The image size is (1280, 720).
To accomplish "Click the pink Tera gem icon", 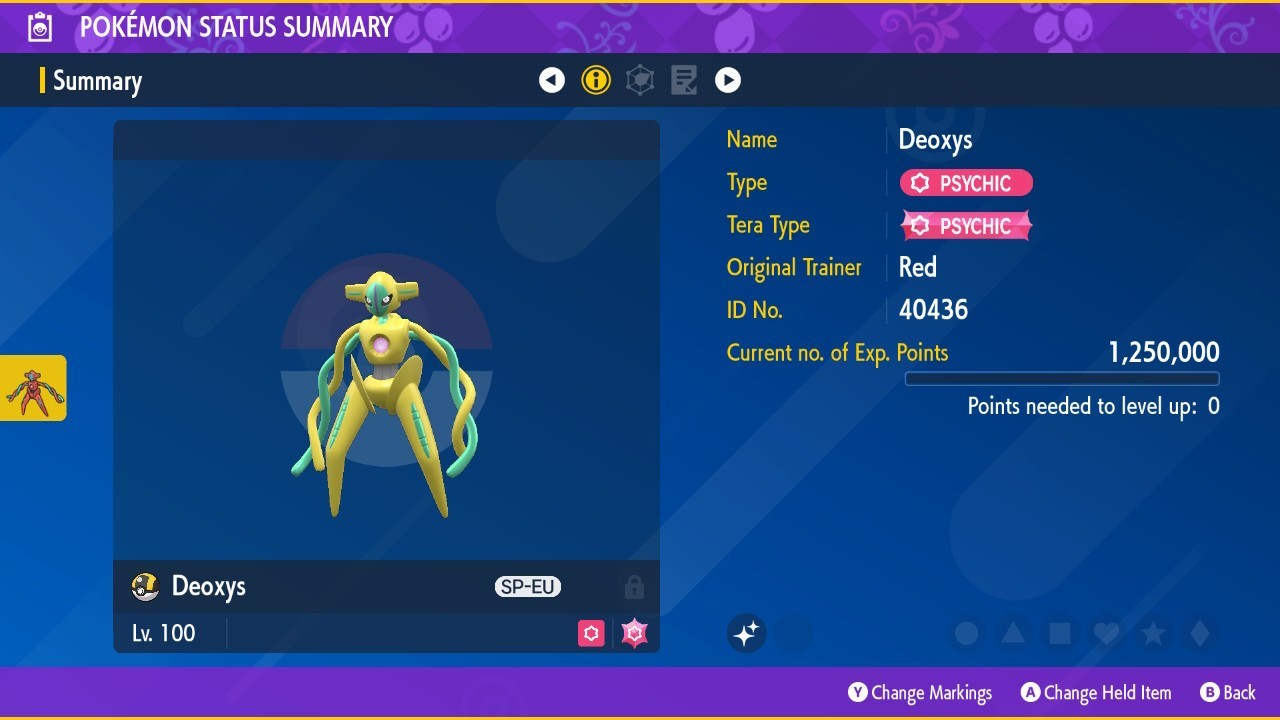I will tap(634, 633).
